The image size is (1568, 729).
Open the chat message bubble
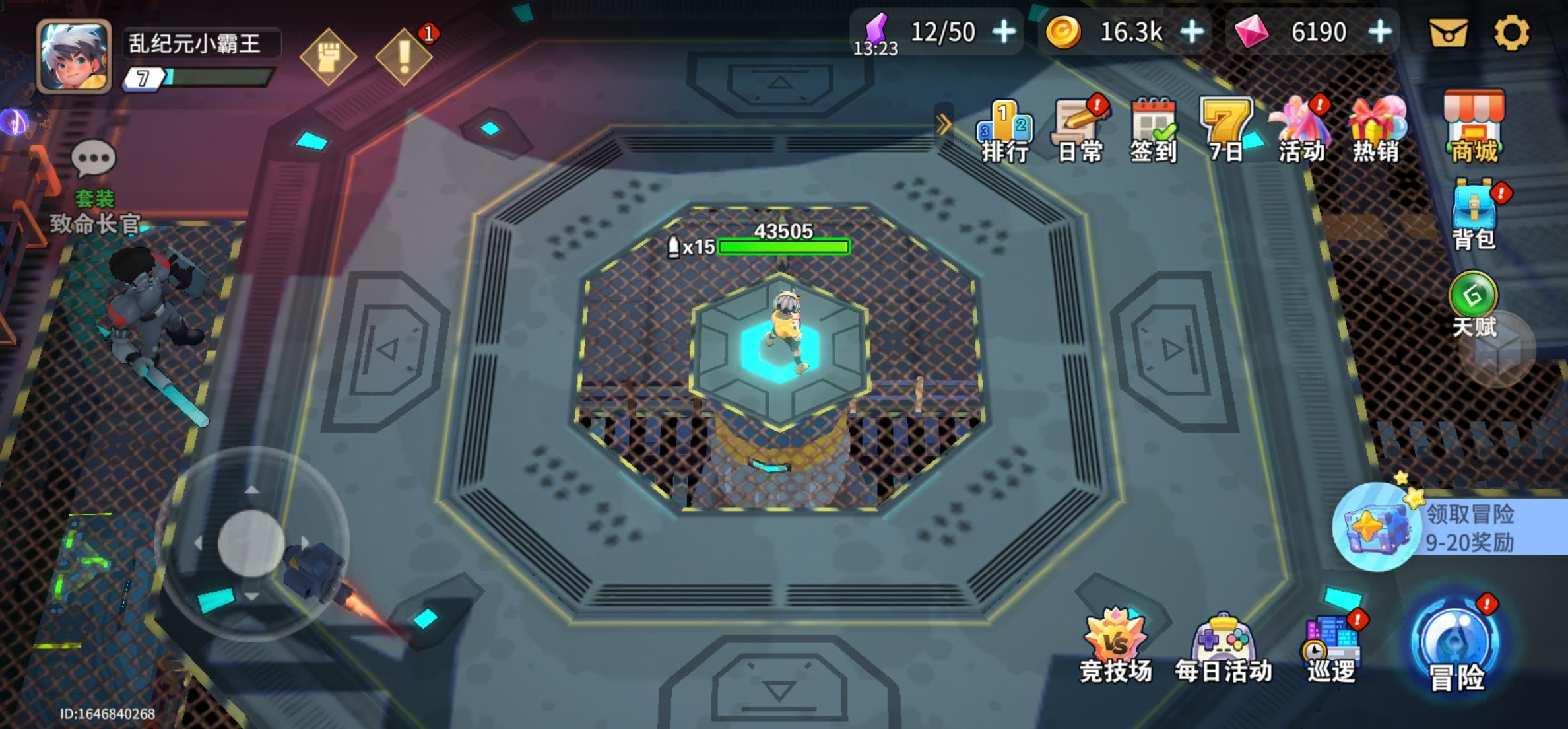[93, 156]
